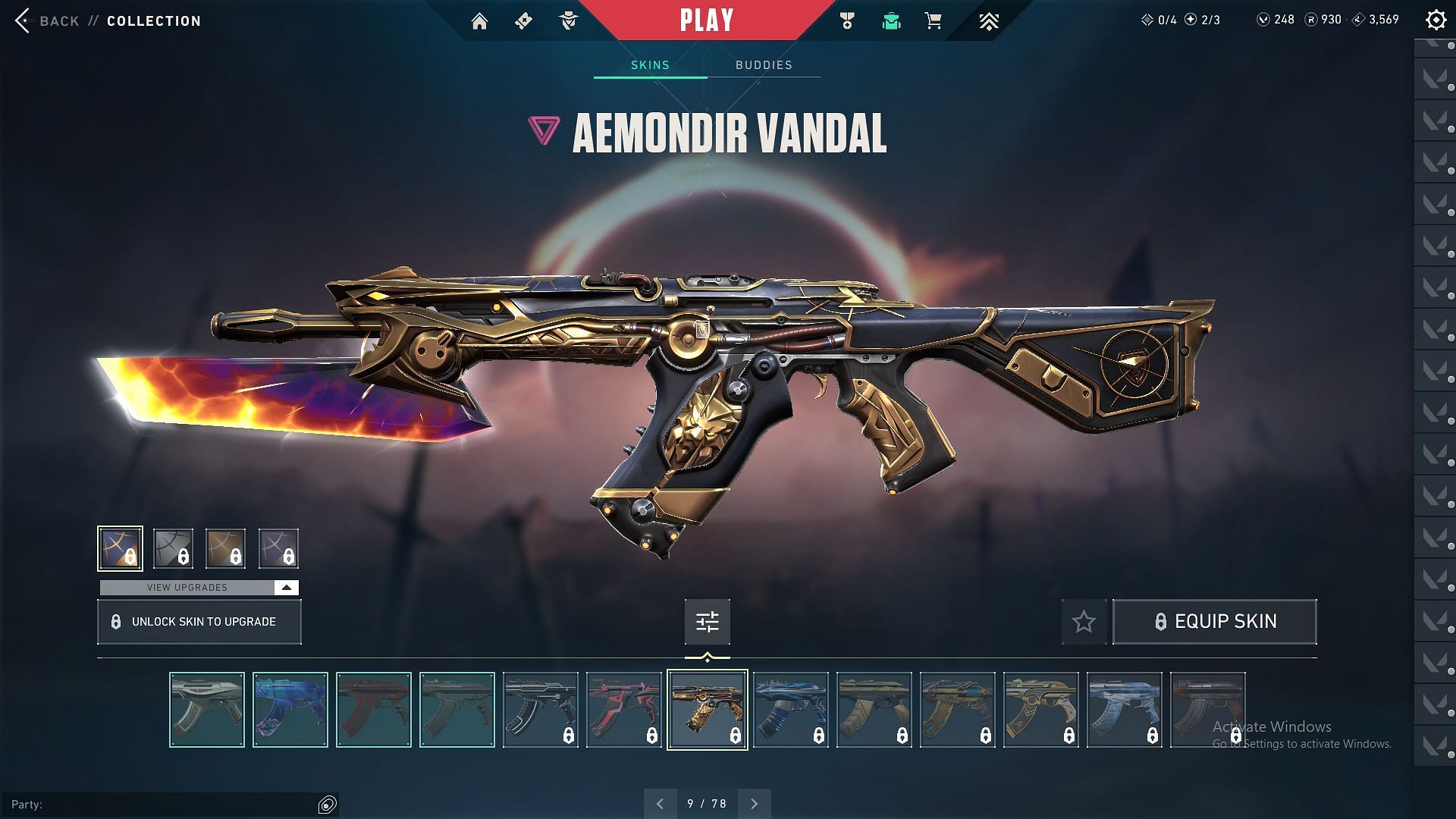Select the gold Aemondir Vandal thumbnail
Image resolution: width=1456 pixels, height=819 pixels.
point(707,710)
